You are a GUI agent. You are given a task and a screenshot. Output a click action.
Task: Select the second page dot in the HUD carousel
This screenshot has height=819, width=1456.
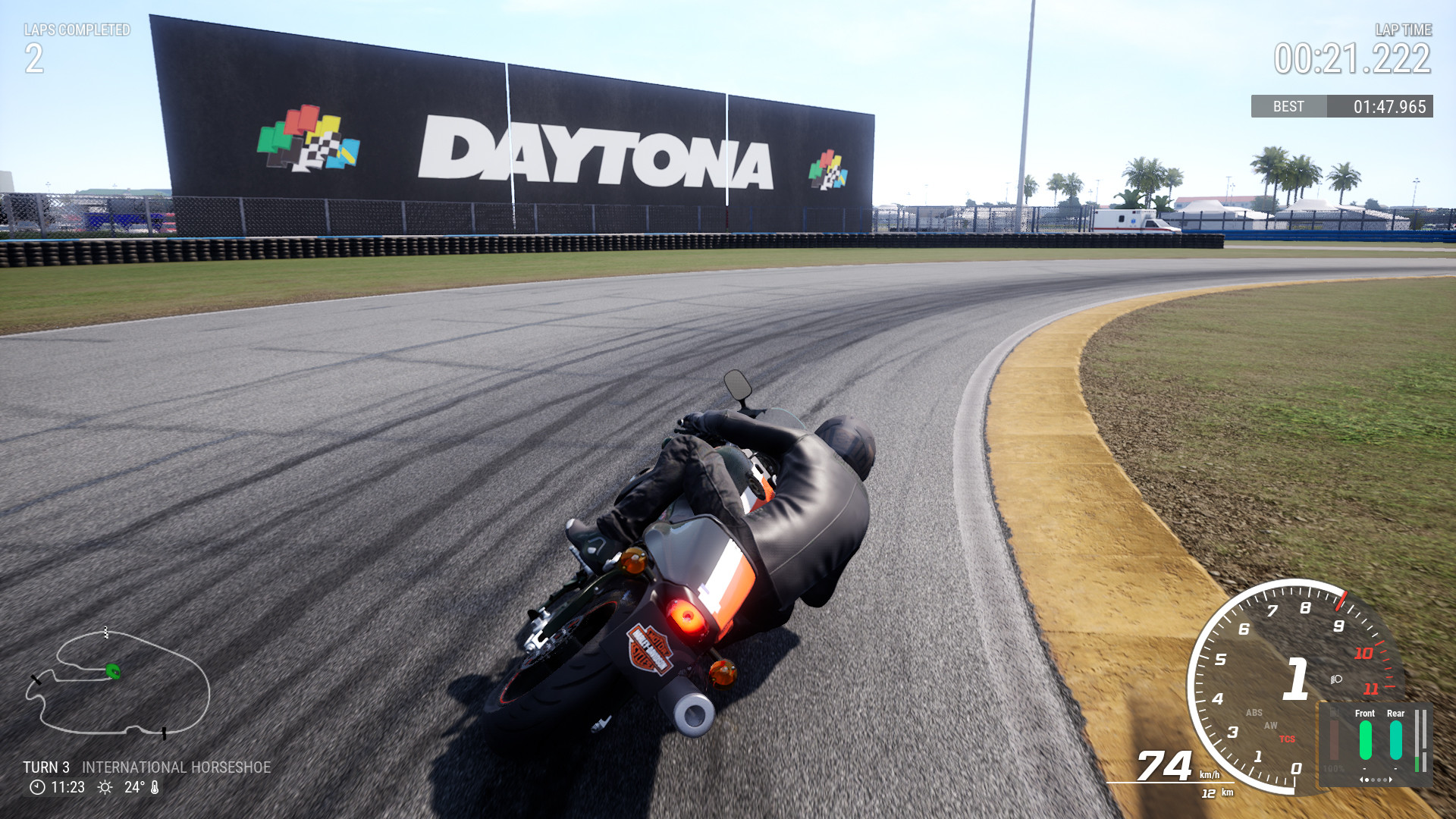click(1373, 780)
